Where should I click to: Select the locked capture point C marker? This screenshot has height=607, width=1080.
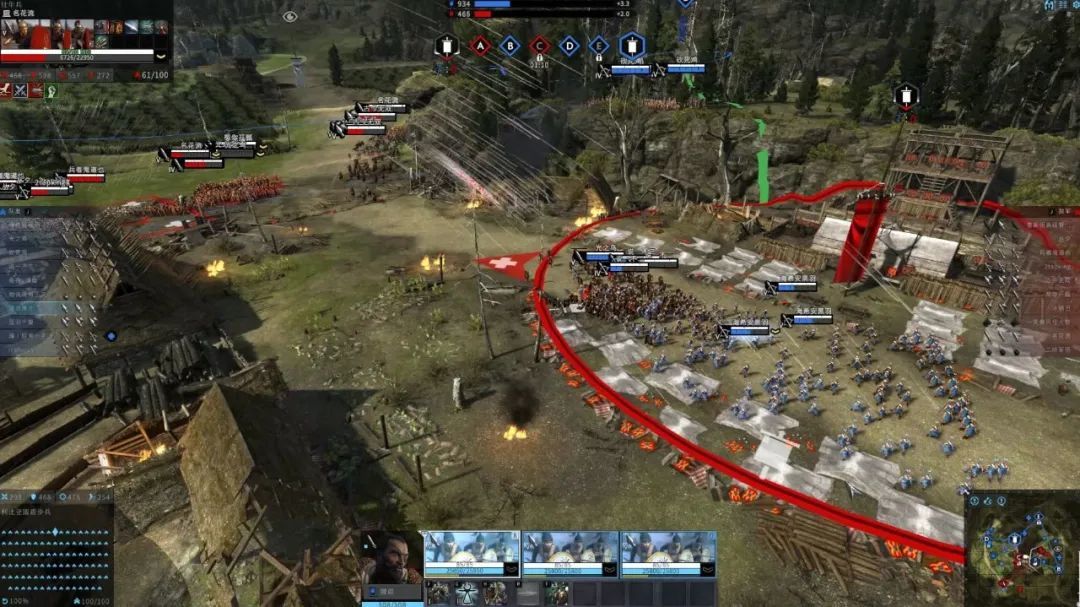pyautogui.click(x=539, y=45)
